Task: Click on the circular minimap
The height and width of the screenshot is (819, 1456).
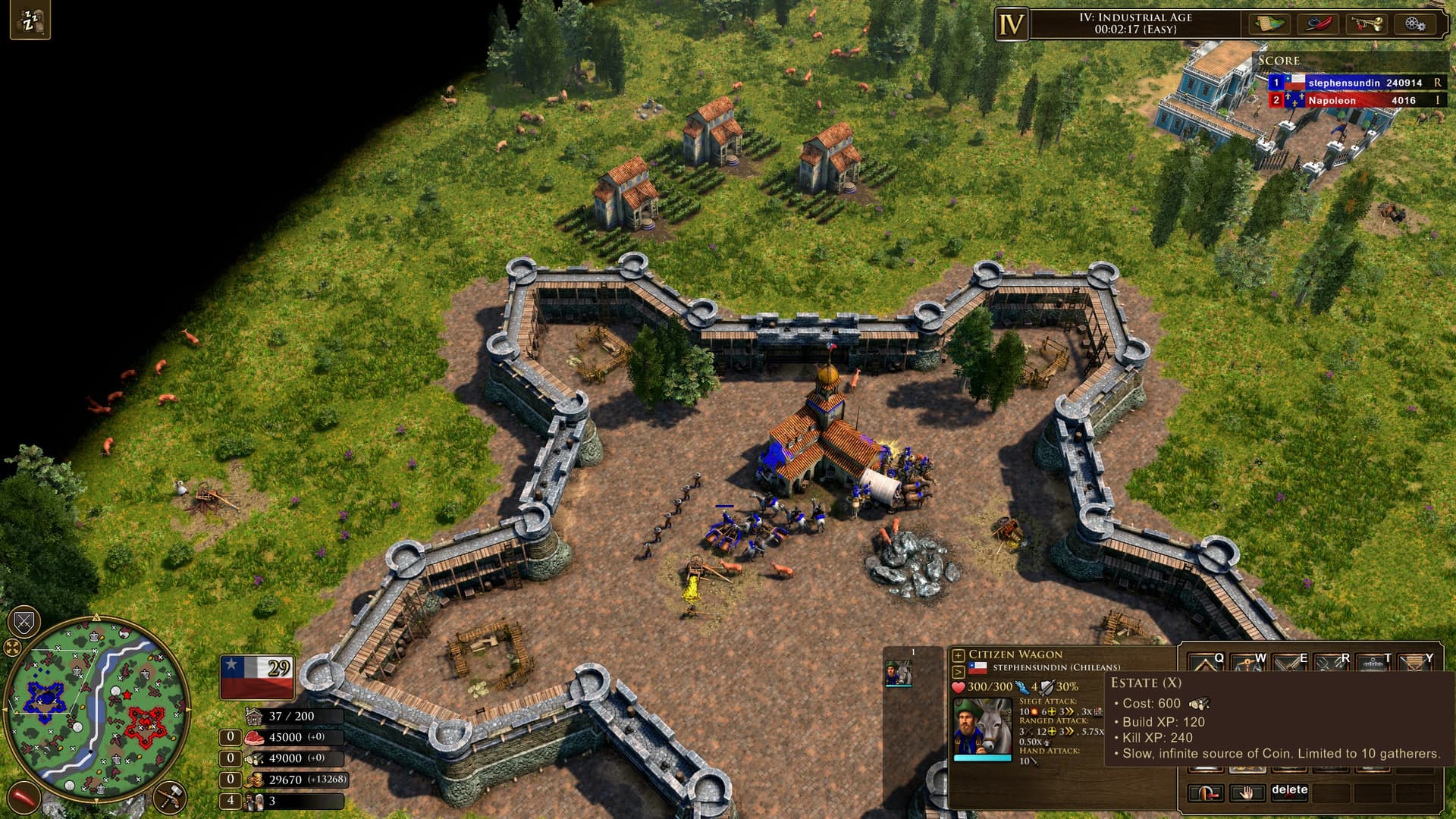Action: tap(96, 709)
